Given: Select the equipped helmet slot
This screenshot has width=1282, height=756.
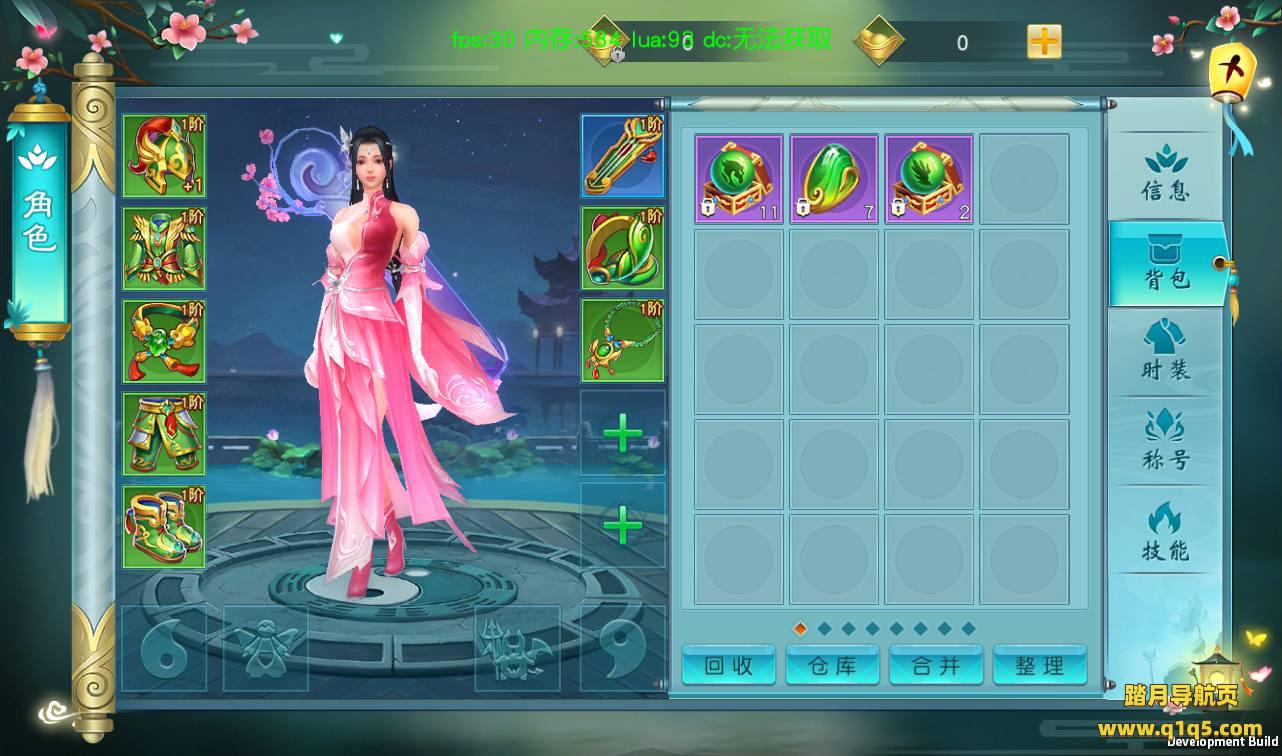Looking at the screenshot, I should (x=164, y=156).
